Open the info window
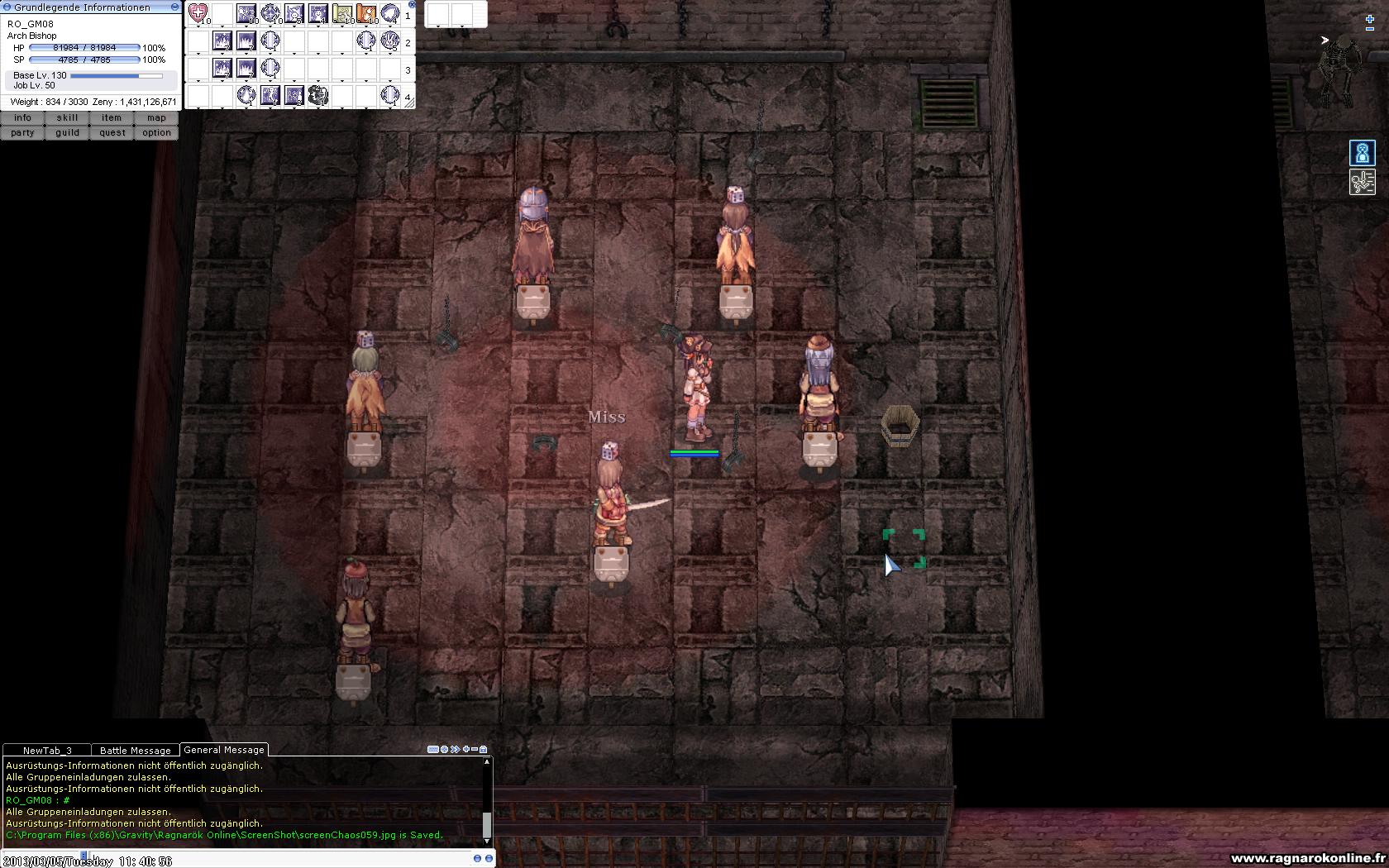 (x=22, y=118)
